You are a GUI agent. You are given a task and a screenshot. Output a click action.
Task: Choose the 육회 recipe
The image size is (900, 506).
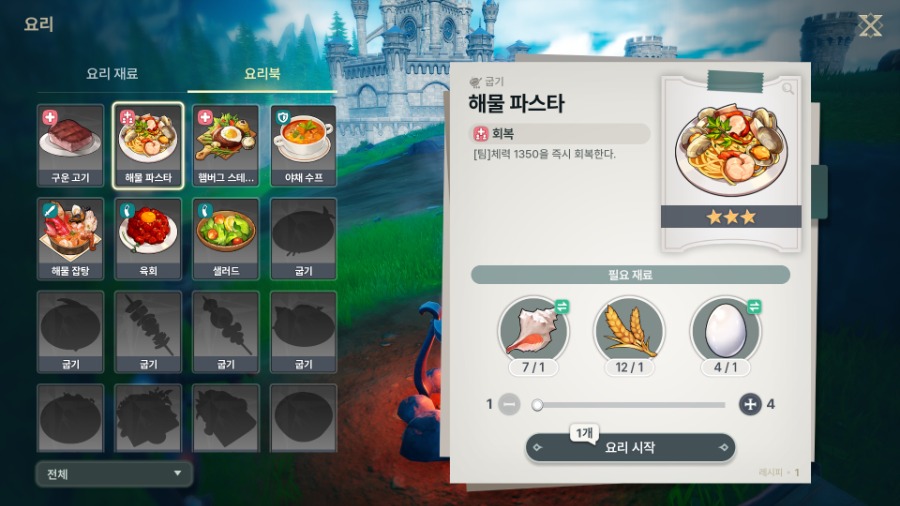click(148, 238)
